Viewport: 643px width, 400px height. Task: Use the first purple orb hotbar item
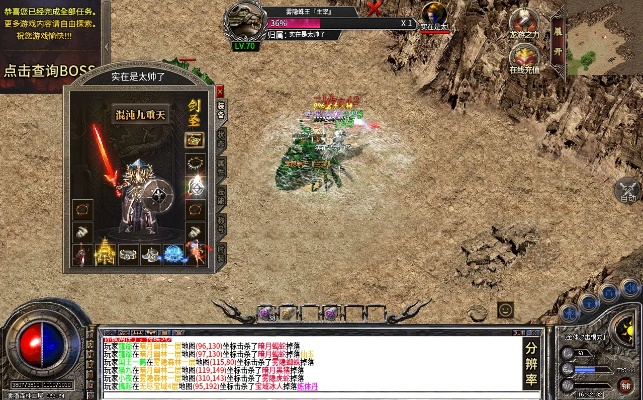(266, 312)
